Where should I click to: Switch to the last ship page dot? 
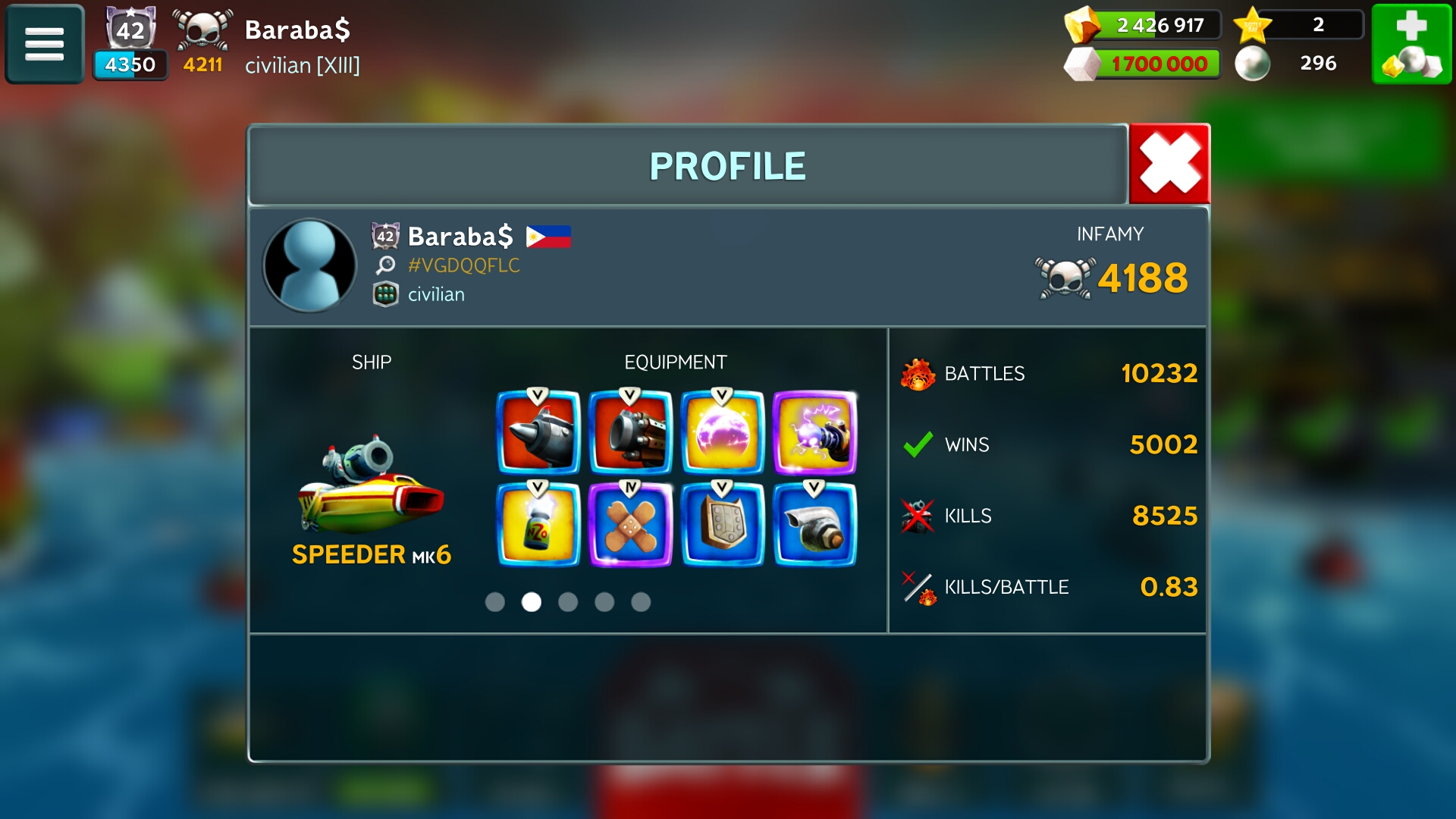coord(641,602)
